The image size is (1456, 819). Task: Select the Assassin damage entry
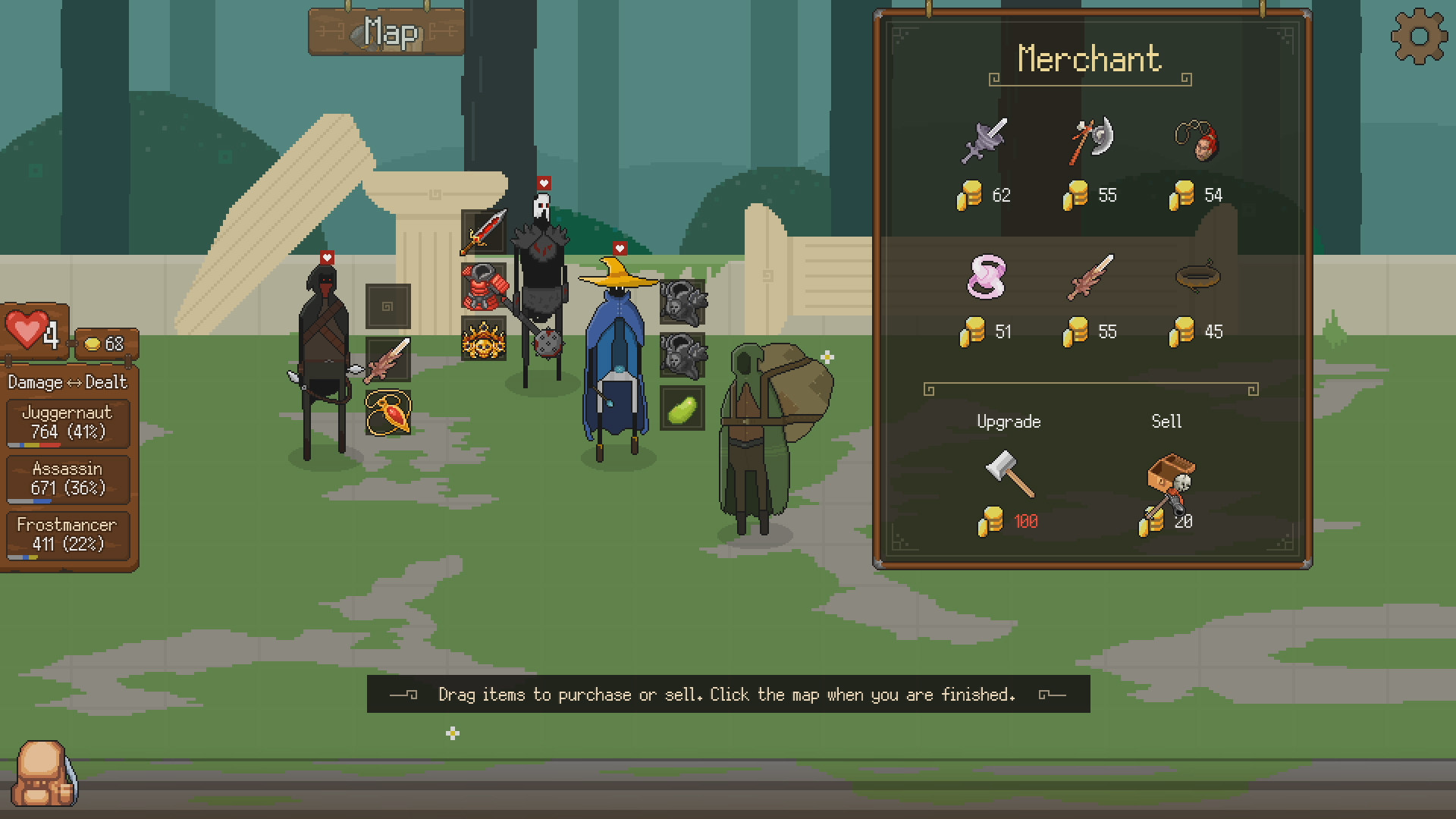pyautogui.click(x=67, y=479)
